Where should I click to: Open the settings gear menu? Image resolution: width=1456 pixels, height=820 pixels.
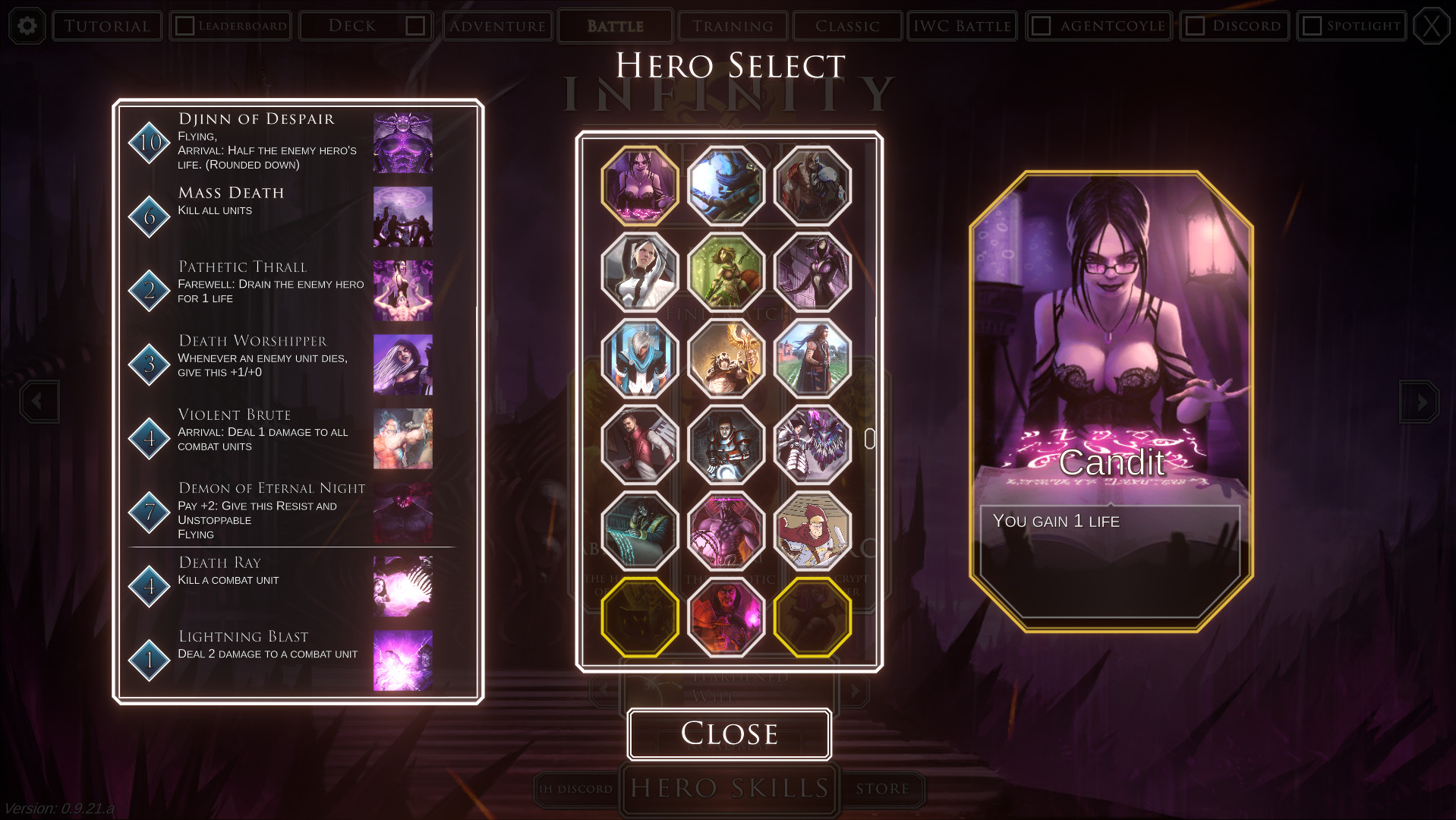click(27, 25)
